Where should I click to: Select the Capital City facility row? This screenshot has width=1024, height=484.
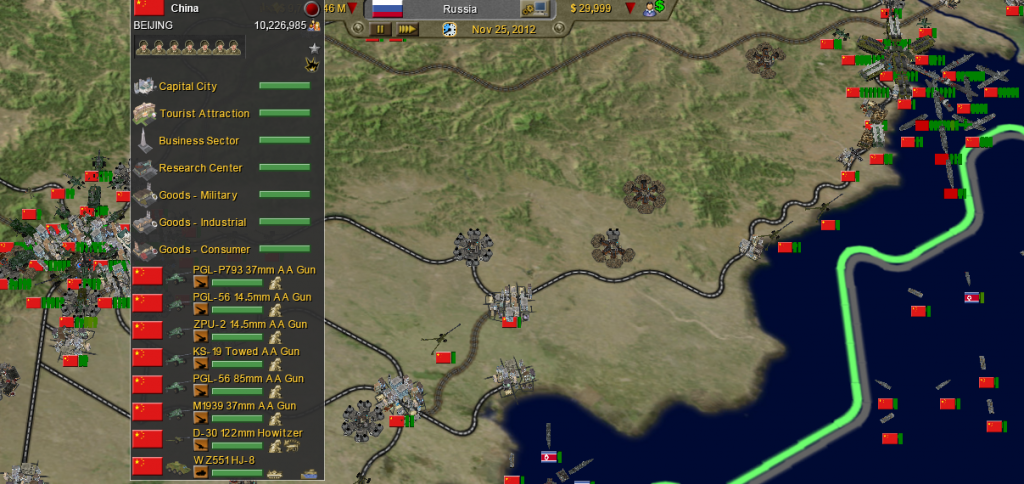[188, 86]
